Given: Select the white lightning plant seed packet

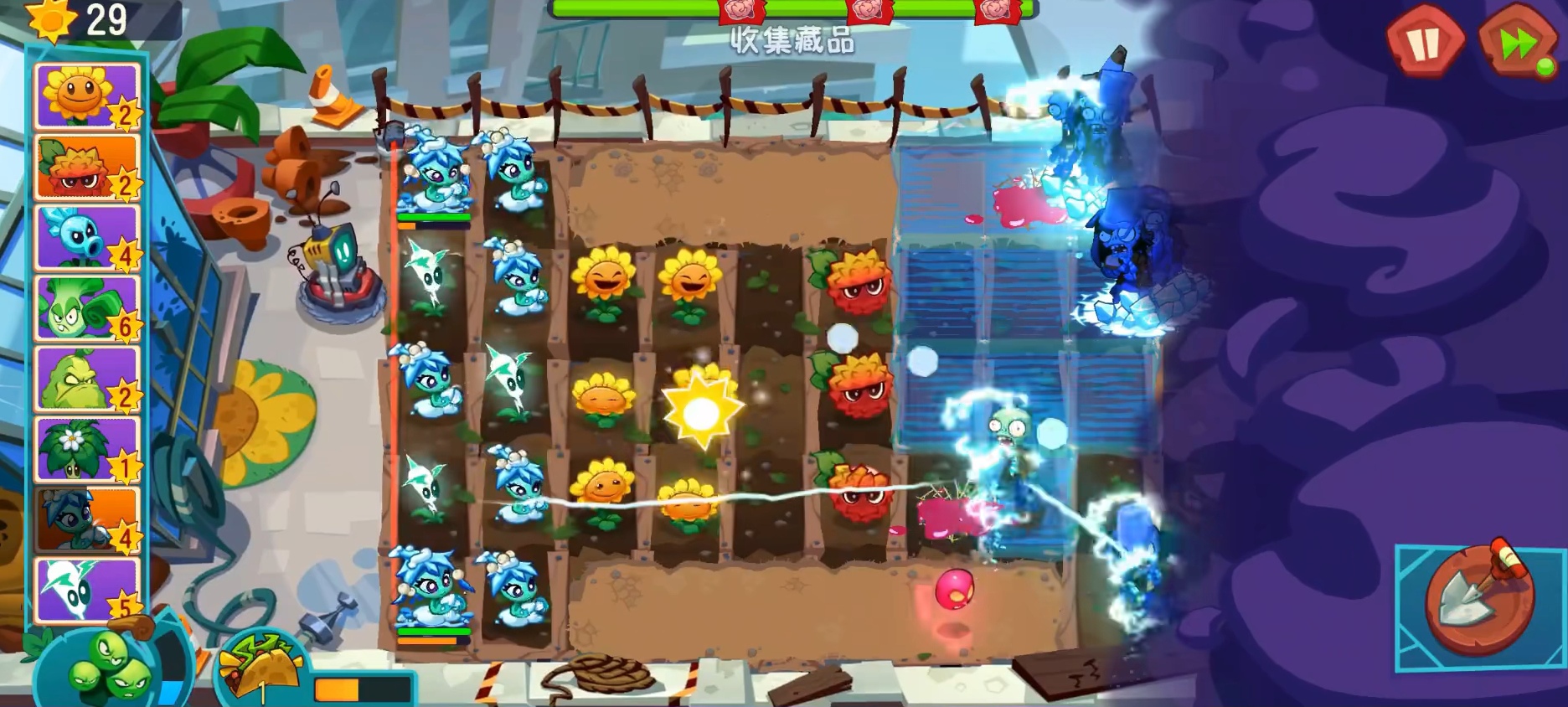Looking at the screenshot, I should coord(86,590).
